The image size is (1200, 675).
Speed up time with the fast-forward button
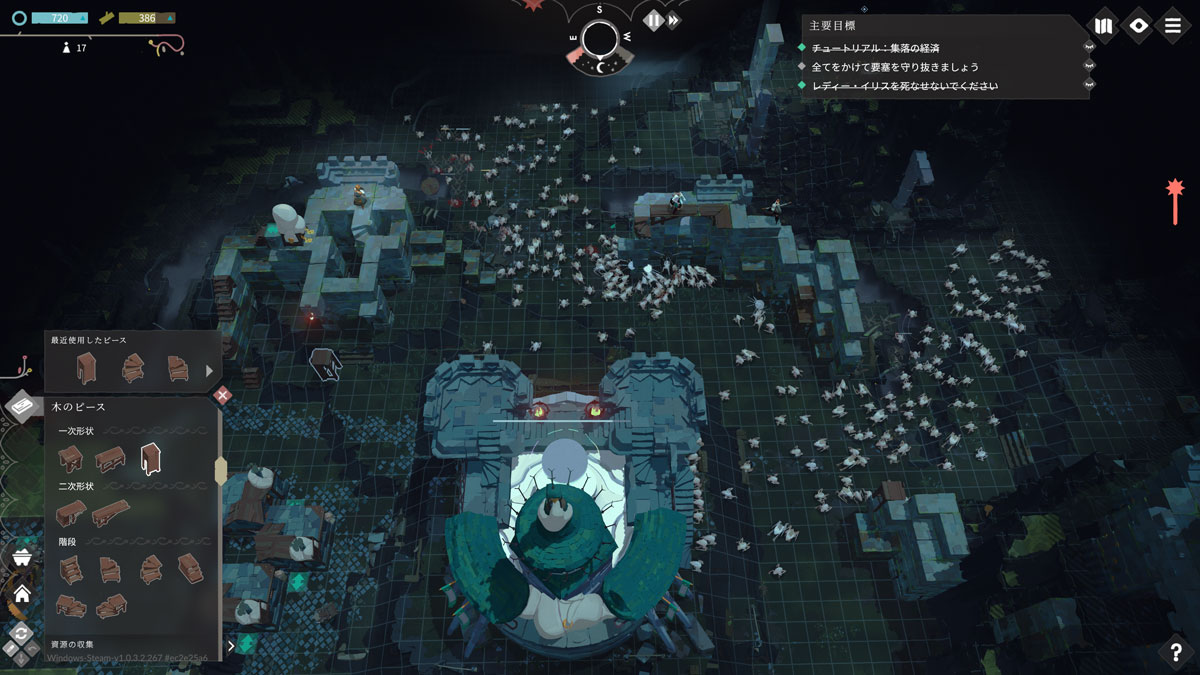coord(674,20)
